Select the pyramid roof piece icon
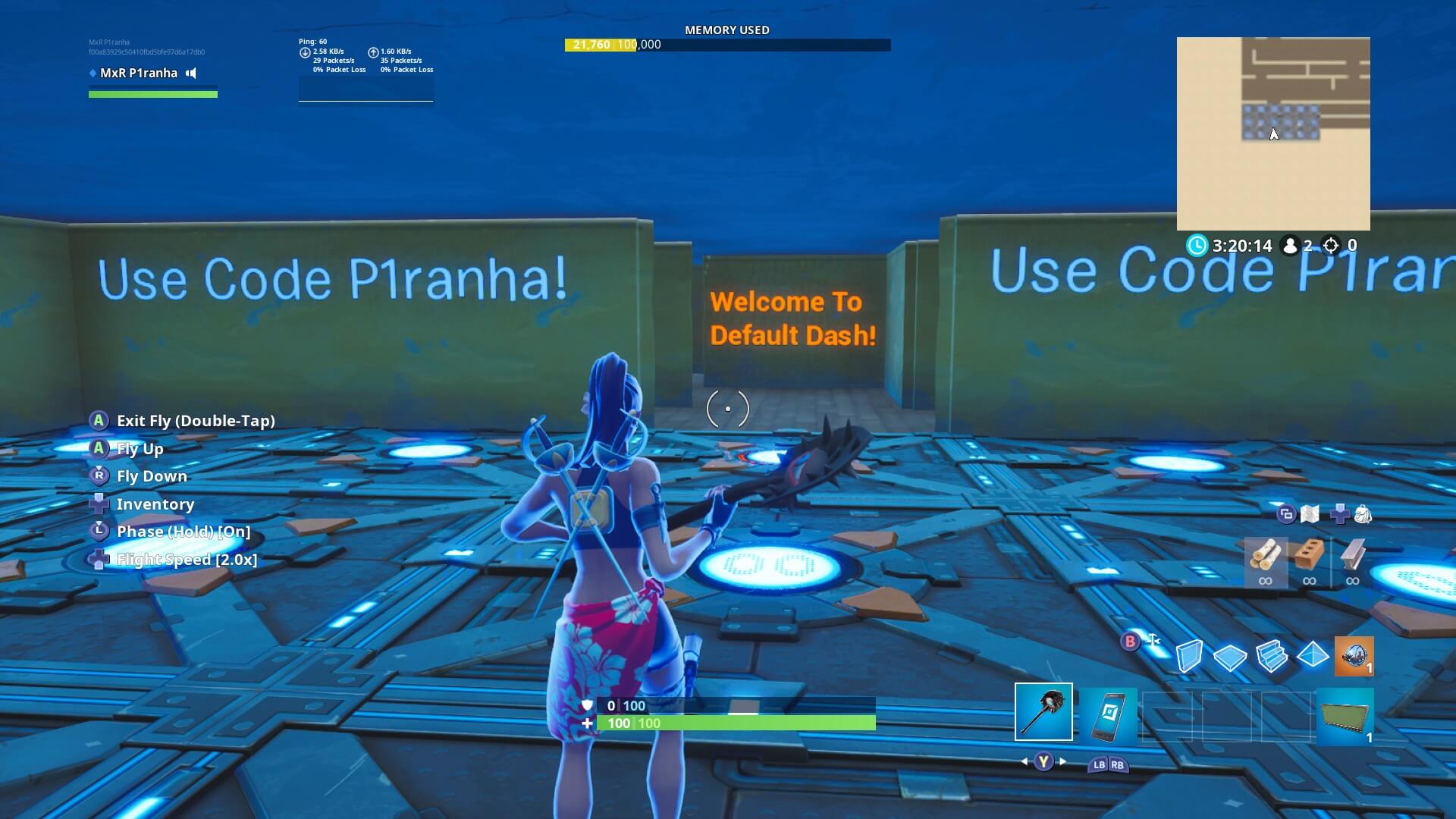The image size is (1456, 819). pyautogui.click(x=1313, y=655)
